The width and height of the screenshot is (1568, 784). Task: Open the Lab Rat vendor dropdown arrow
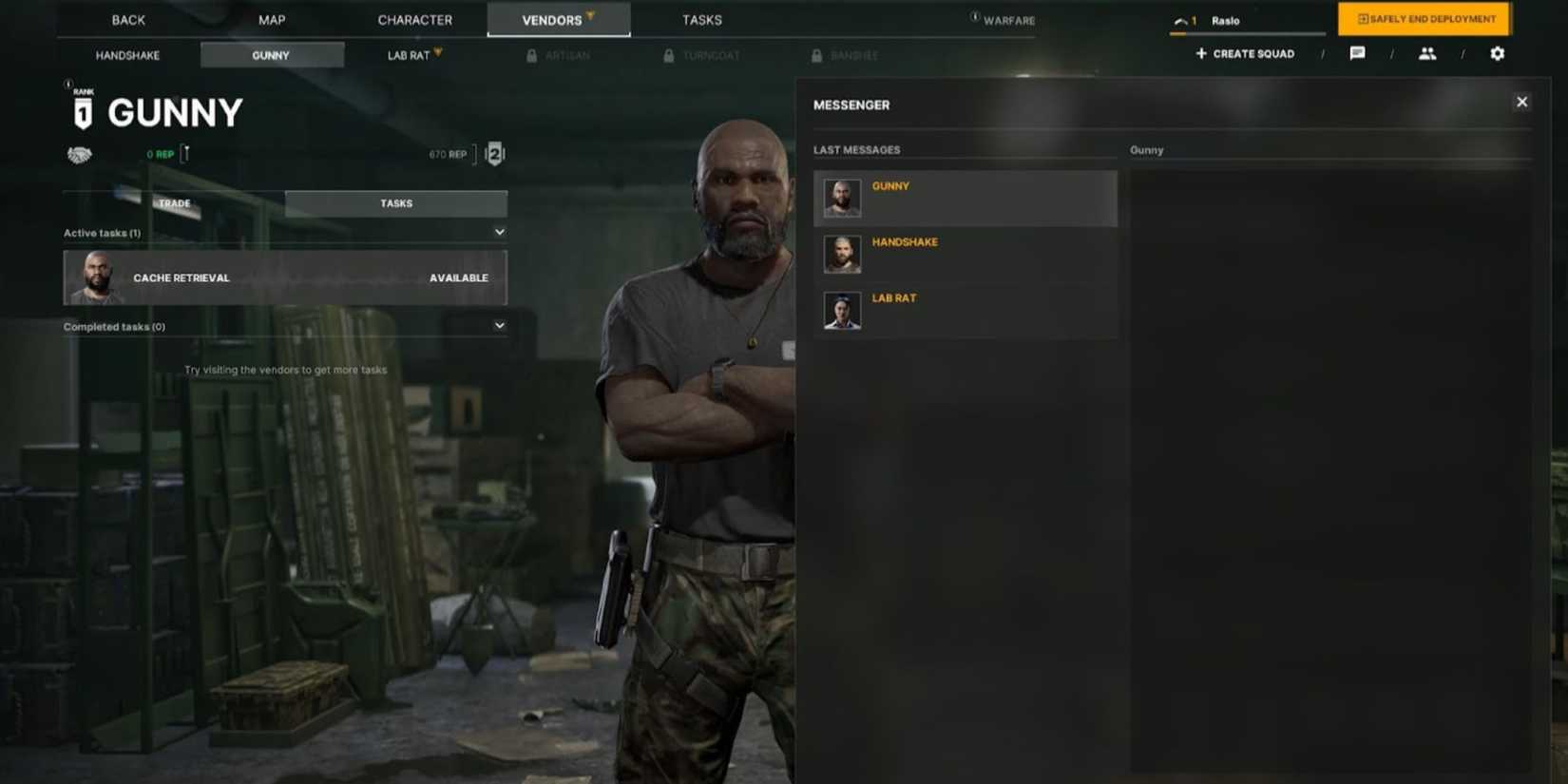pos(437,51)
